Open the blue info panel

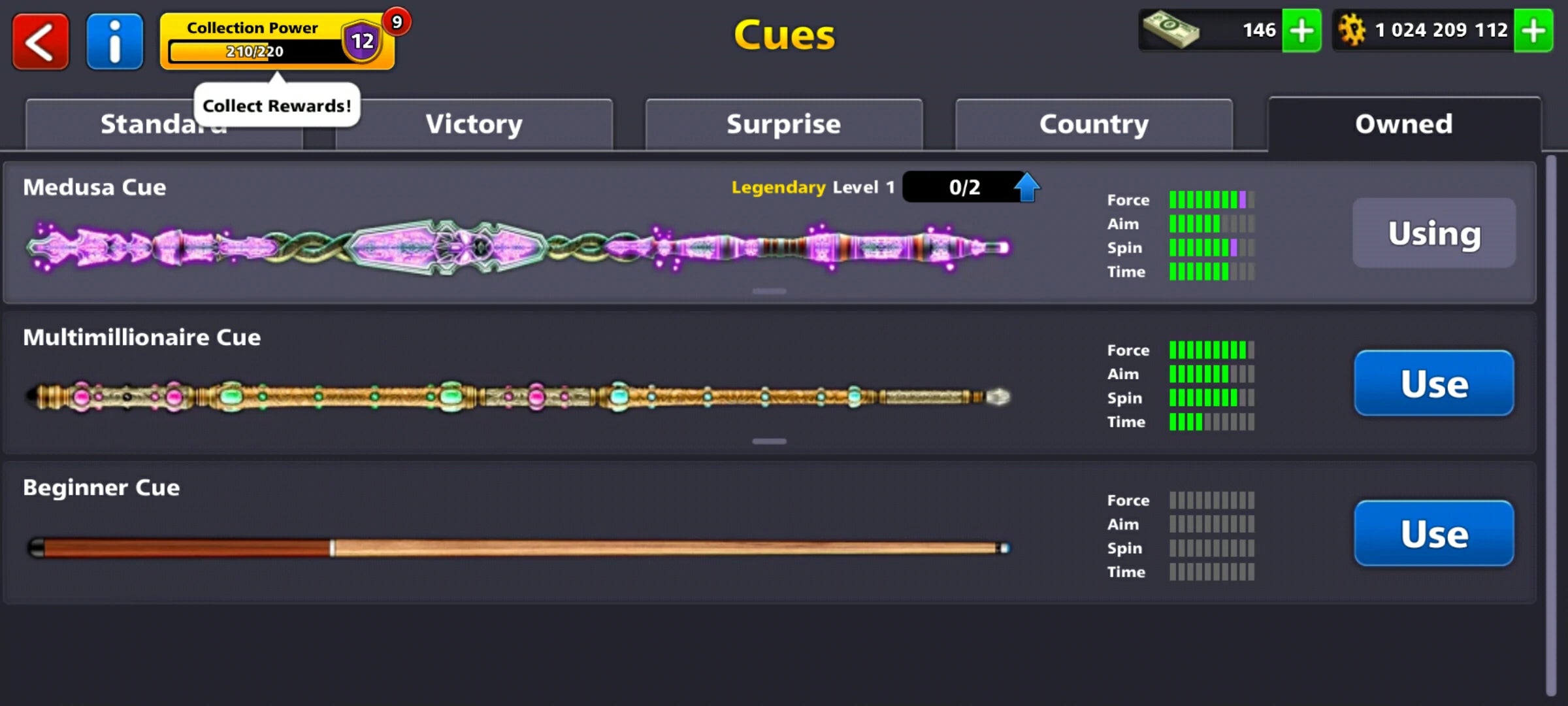(114, 41)
